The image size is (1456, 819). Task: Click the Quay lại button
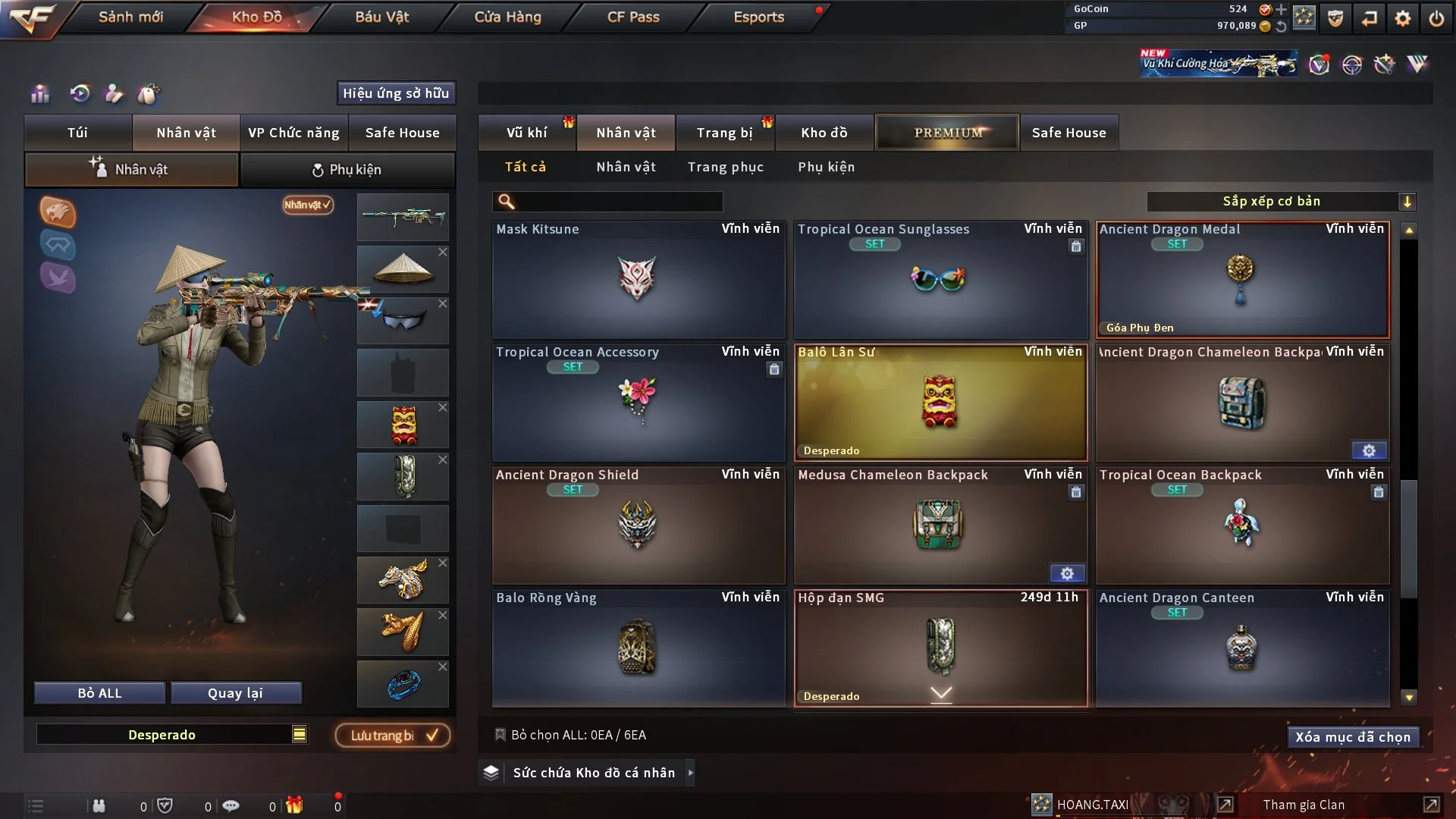235,693
